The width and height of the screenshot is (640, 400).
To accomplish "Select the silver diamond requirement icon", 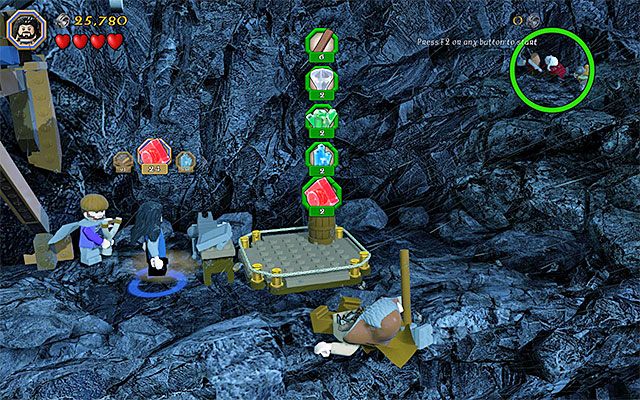I will (322, 82).
